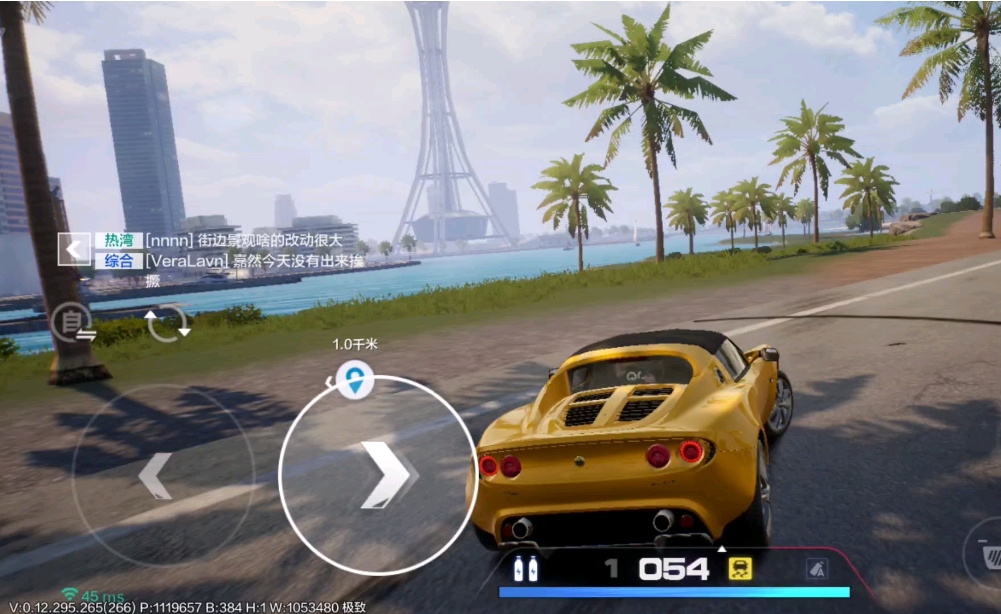Collapse the chat panel with the arrow
1001x614 pixels.
coord(73,249)
